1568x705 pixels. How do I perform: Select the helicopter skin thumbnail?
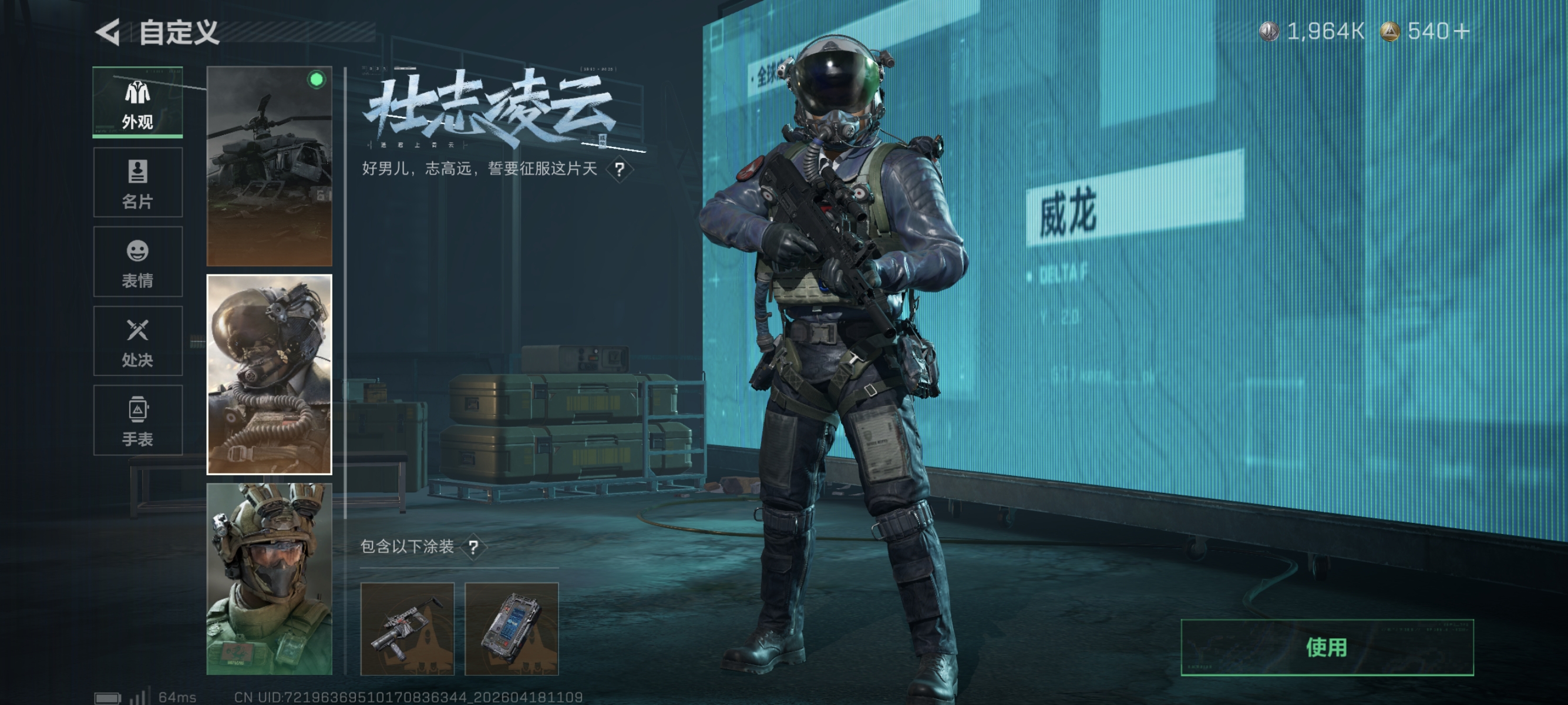(270, 164)
